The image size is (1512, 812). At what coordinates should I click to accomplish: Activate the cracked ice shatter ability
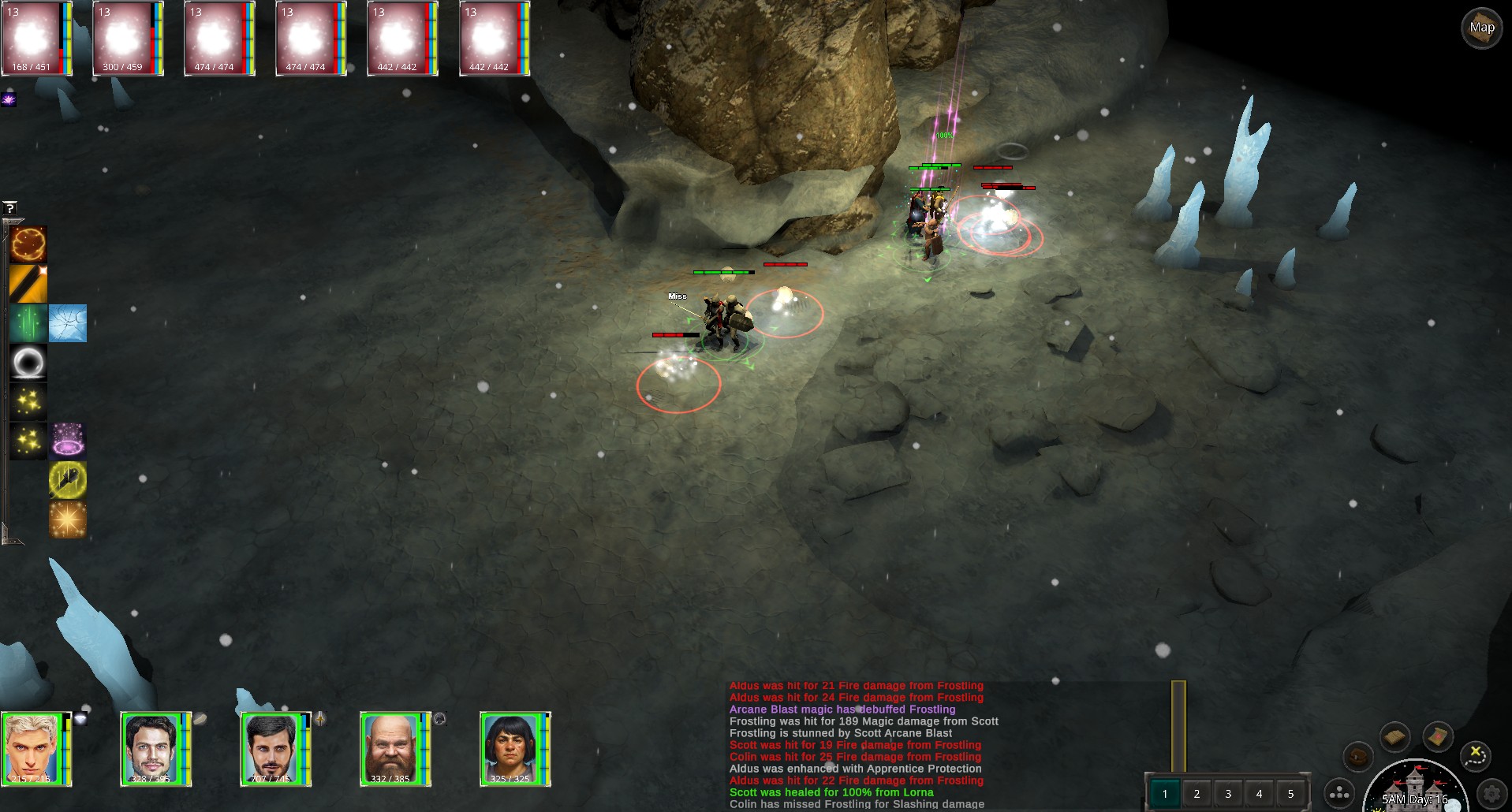[x=68, y=323]
